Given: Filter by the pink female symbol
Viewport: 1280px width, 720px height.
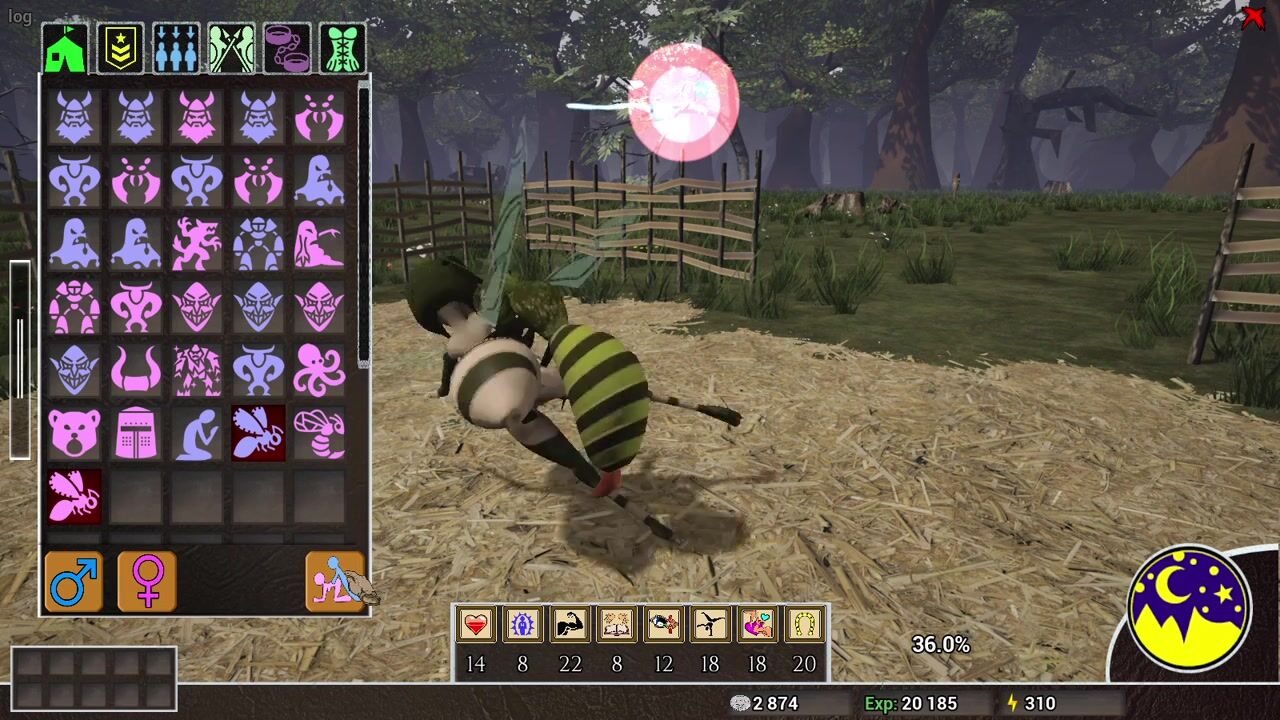Looking at the screenshot, I should 147,581.
